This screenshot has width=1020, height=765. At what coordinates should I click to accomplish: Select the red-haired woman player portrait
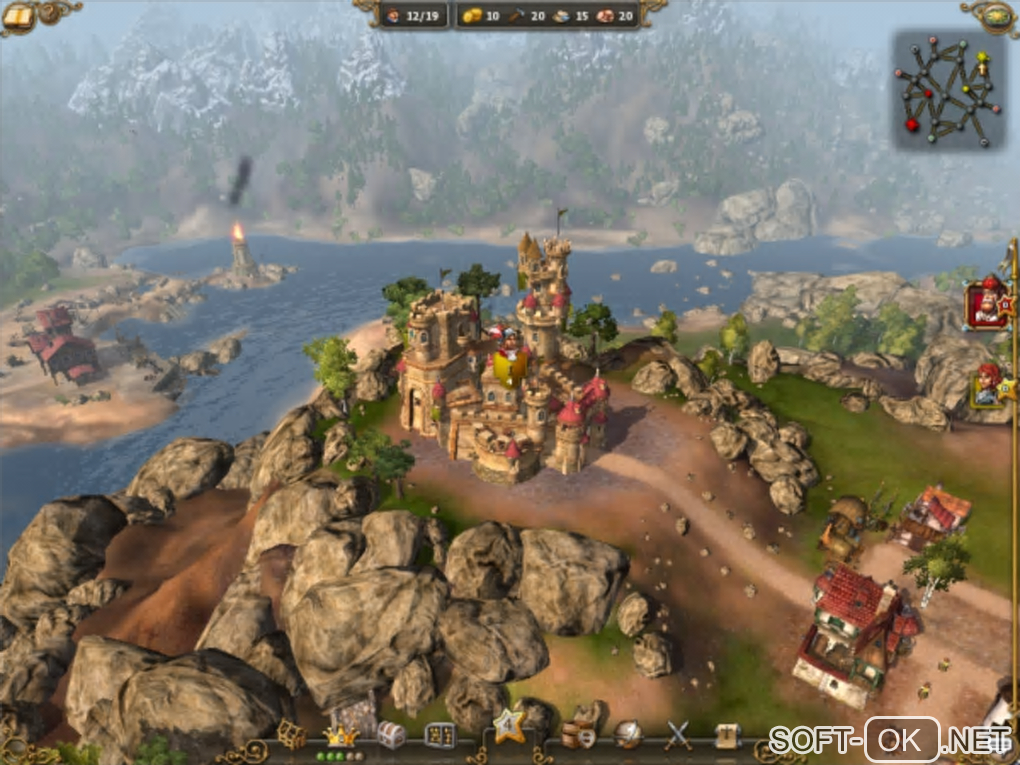[988, 385]
